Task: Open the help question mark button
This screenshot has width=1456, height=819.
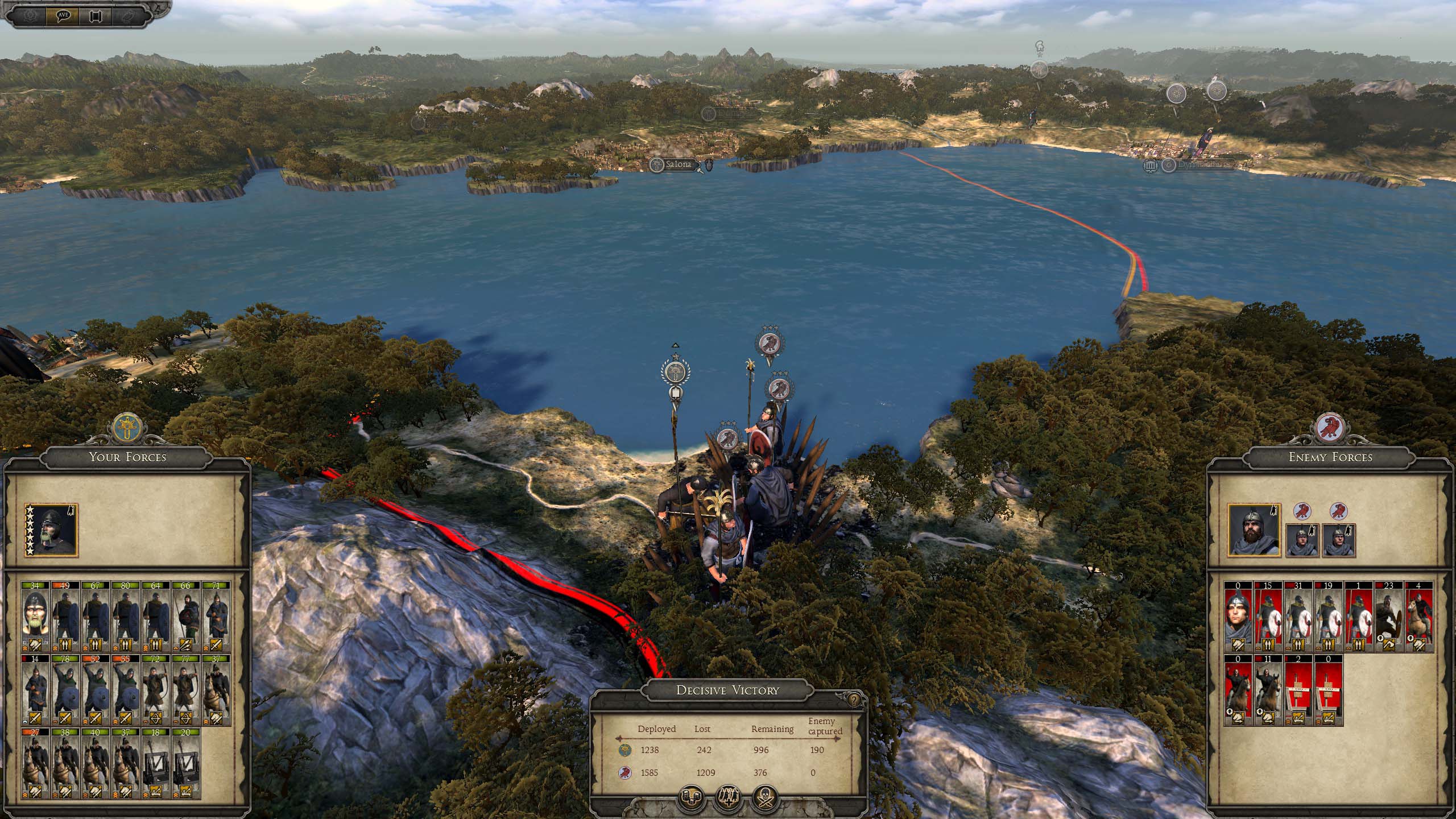Action: pyautogui.click(x=854, y=701)
